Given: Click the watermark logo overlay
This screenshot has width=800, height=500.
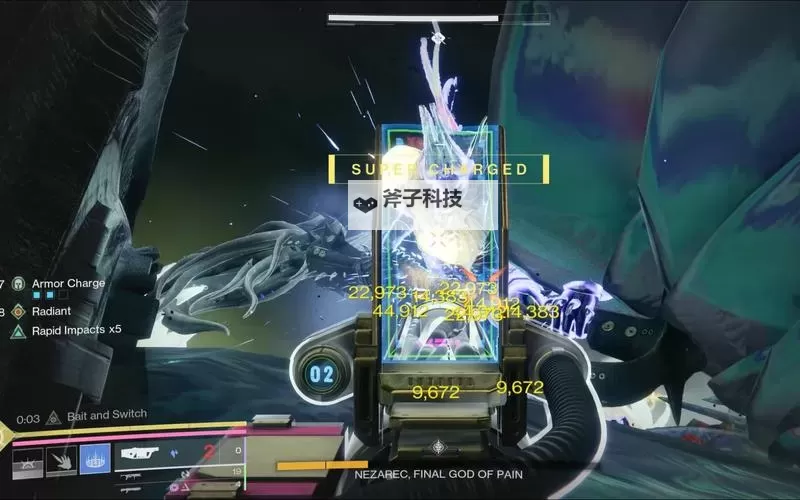Looking at the screenshot, I should point(406,199).
